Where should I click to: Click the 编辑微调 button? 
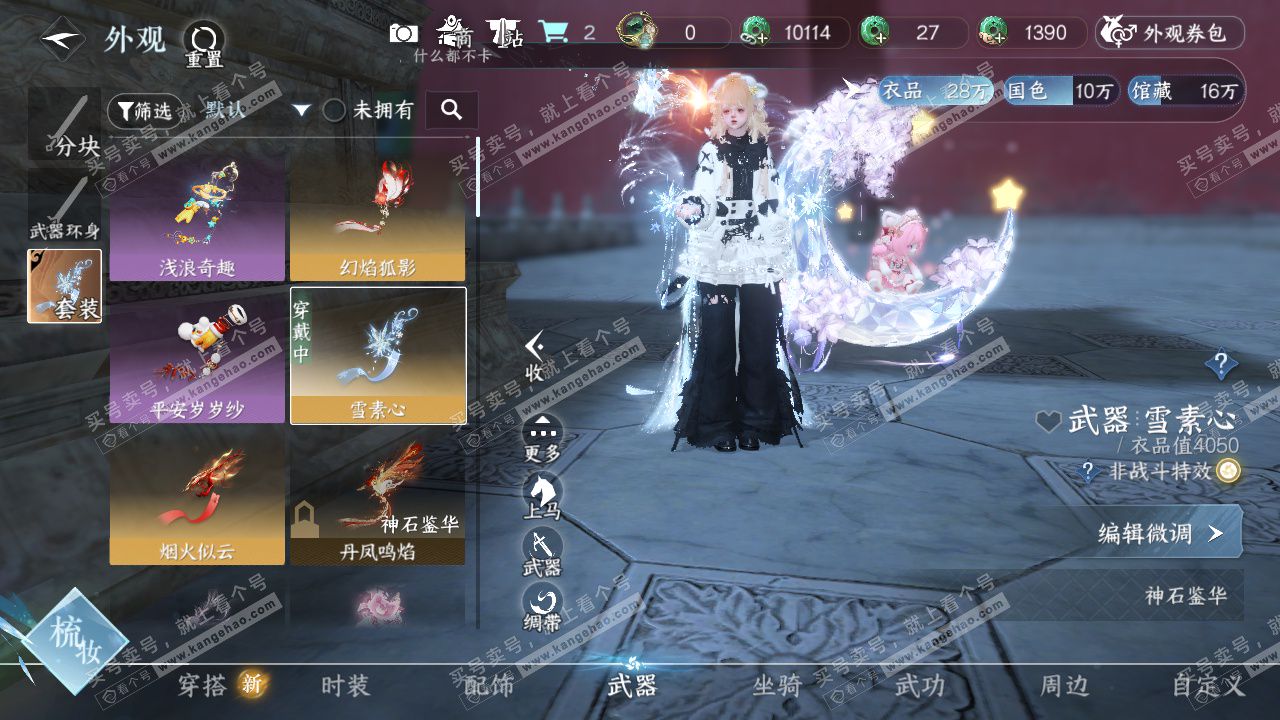click(x=1160, y=533)
